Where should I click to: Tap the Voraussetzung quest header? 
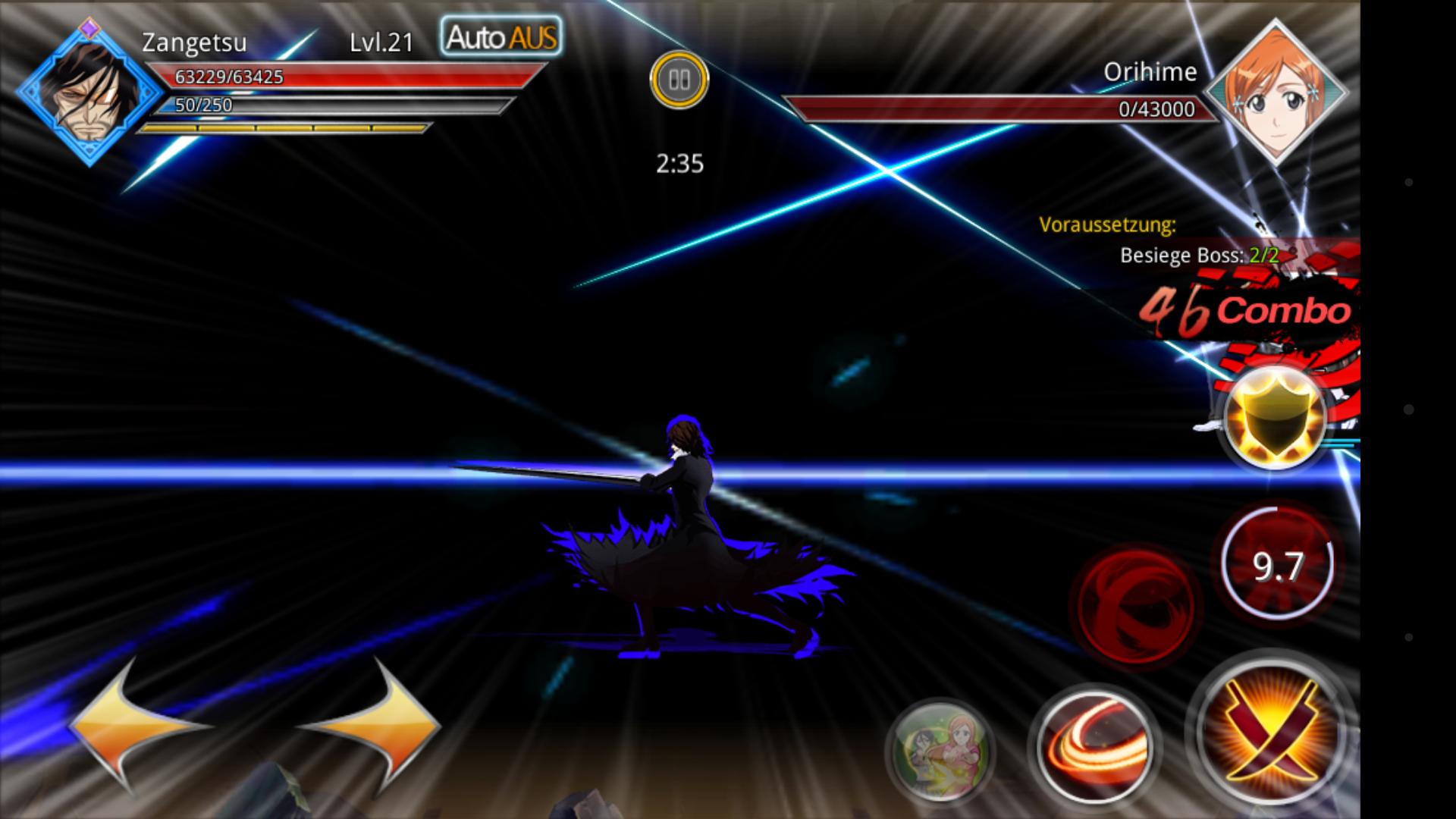(x=1108, y=224)
